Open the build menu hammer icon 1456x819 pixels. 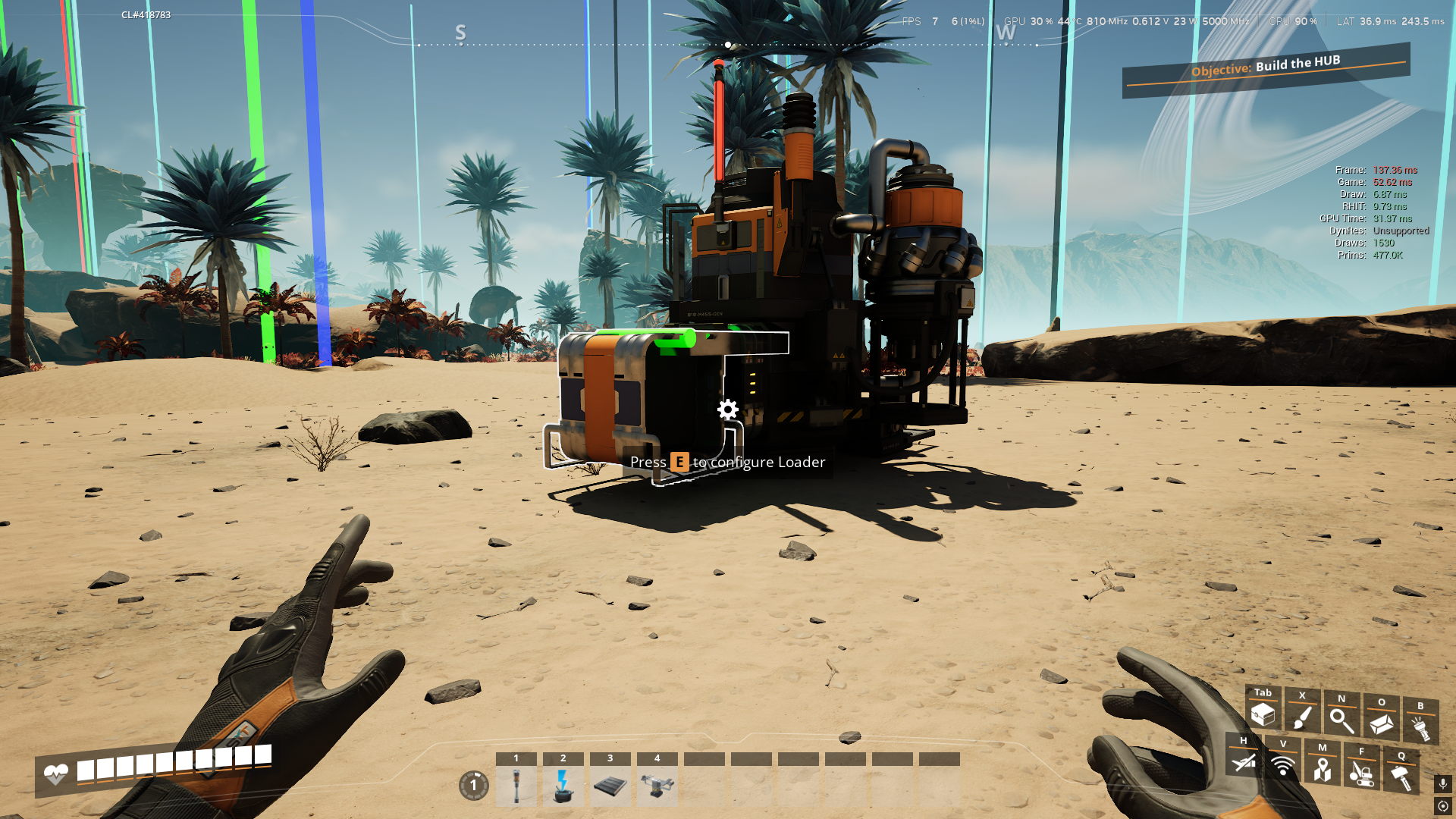1401,777
